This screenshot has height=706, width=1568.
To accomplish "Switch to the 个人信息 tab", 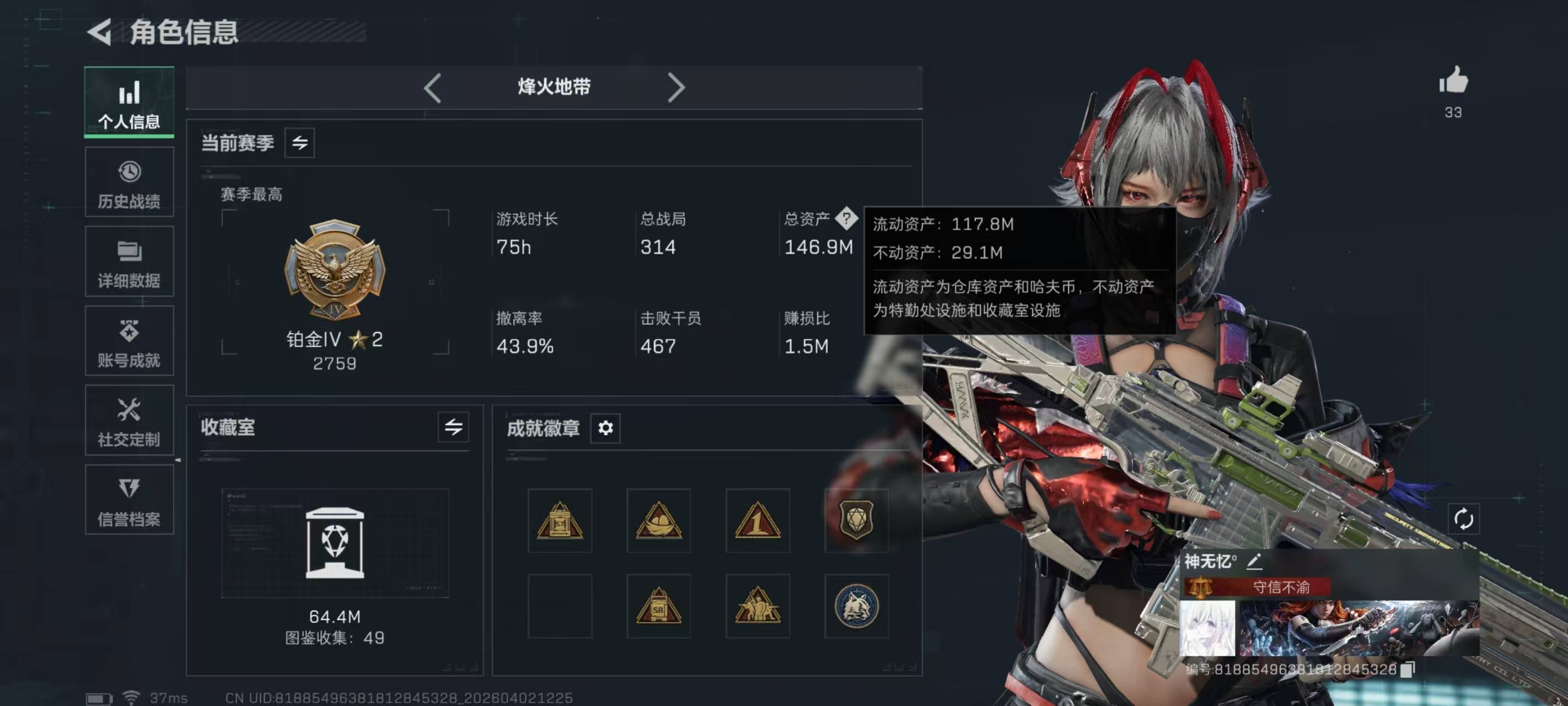I will [129, 103].
